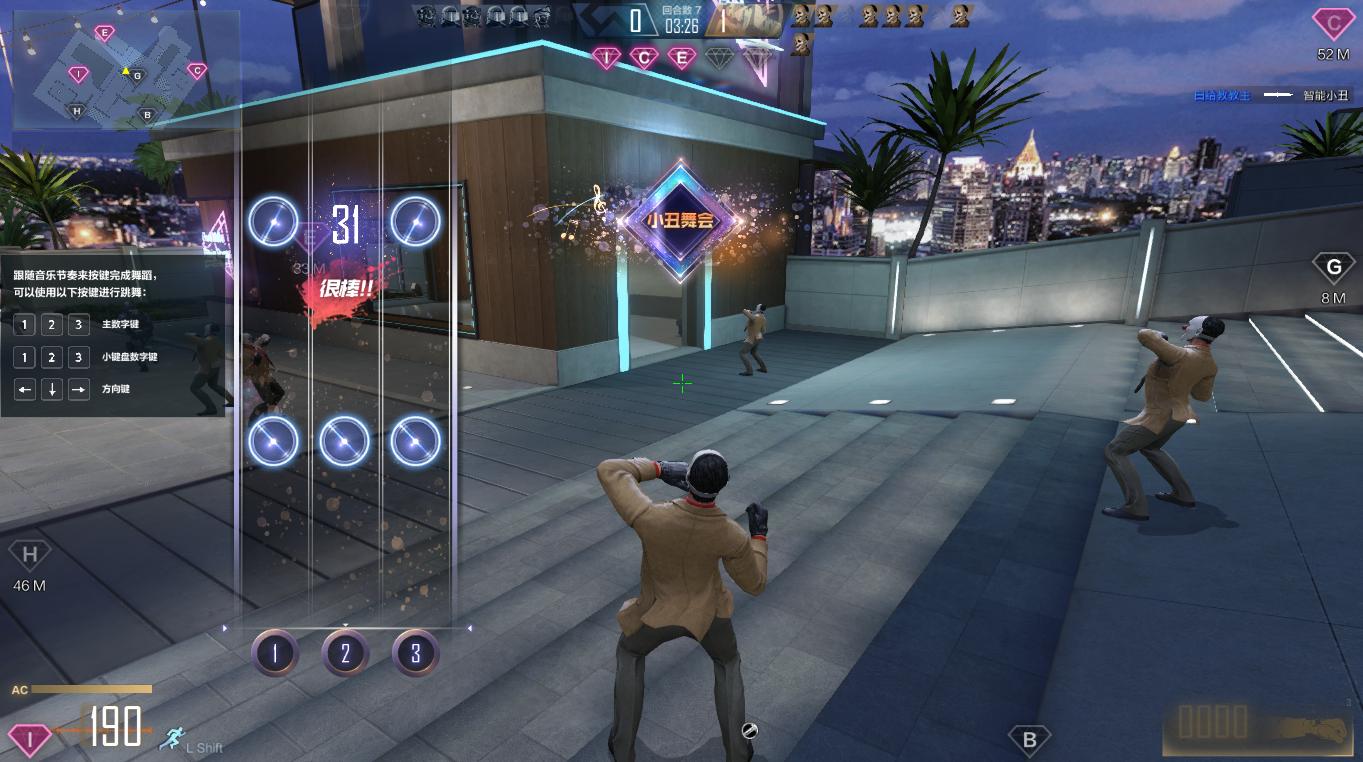Open the minimap in the corner
1363x762 pixels.
[125, 70]
